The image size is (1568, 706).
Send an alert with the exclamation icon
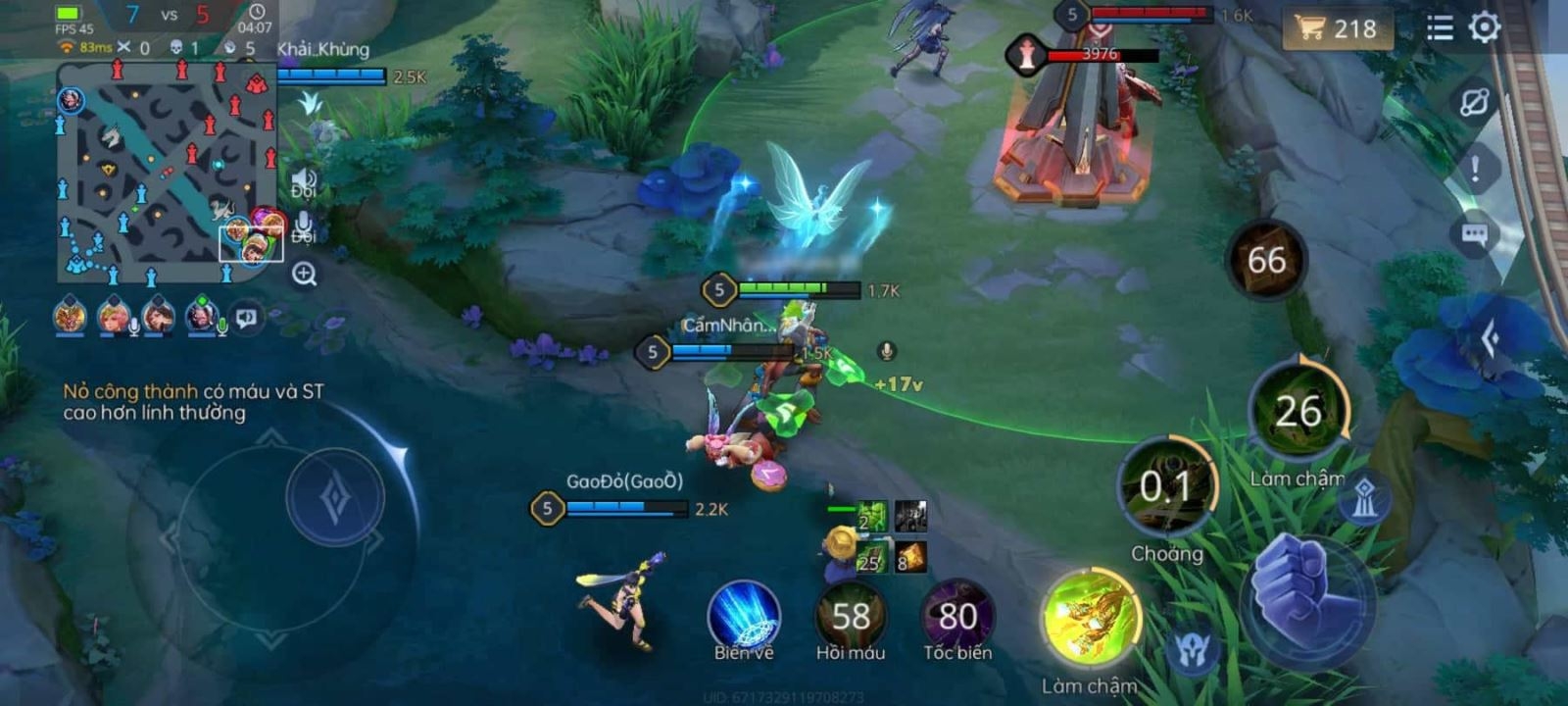(1475, 169)
